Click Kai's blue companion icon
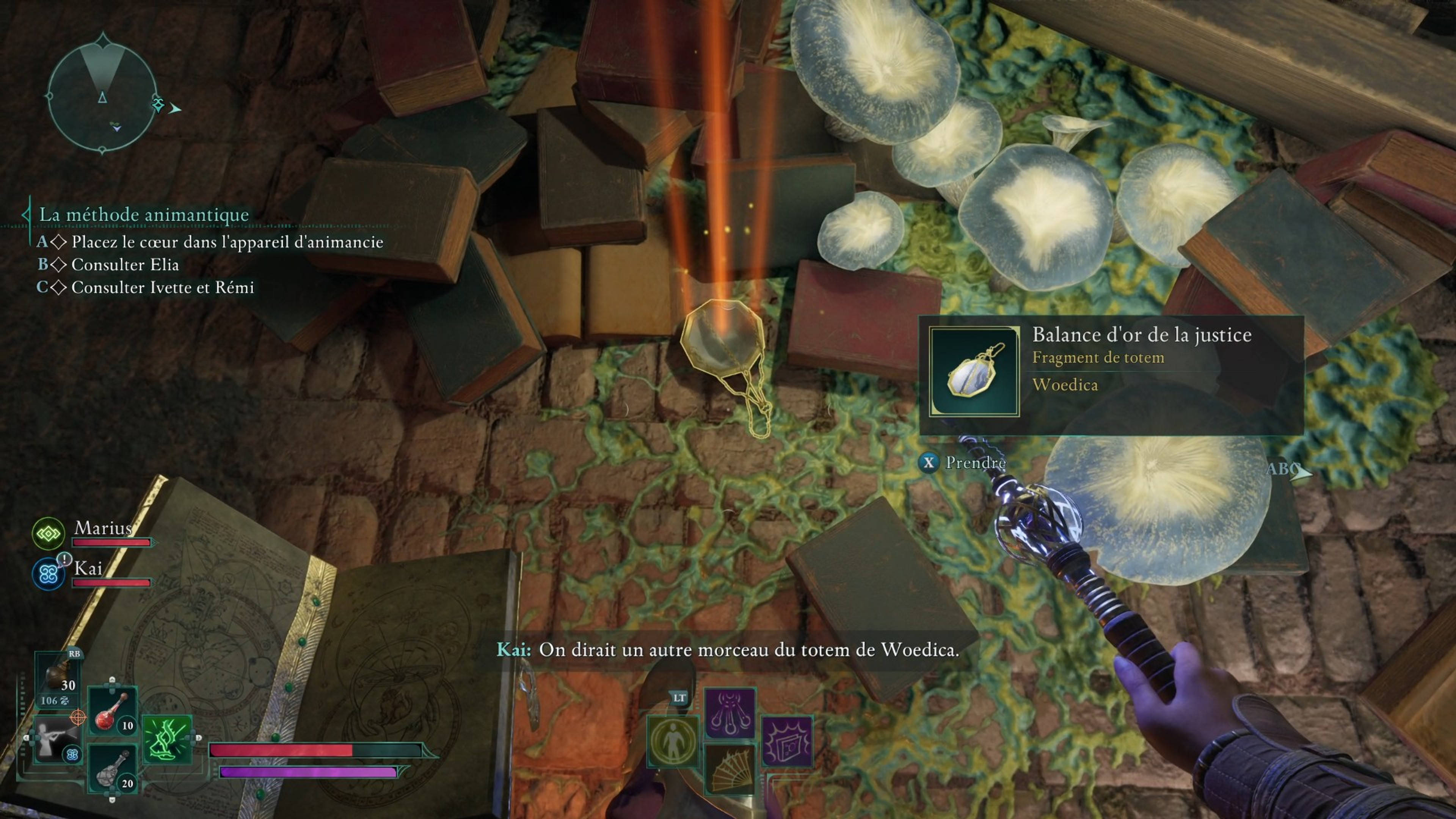 [x=48, y=574]
